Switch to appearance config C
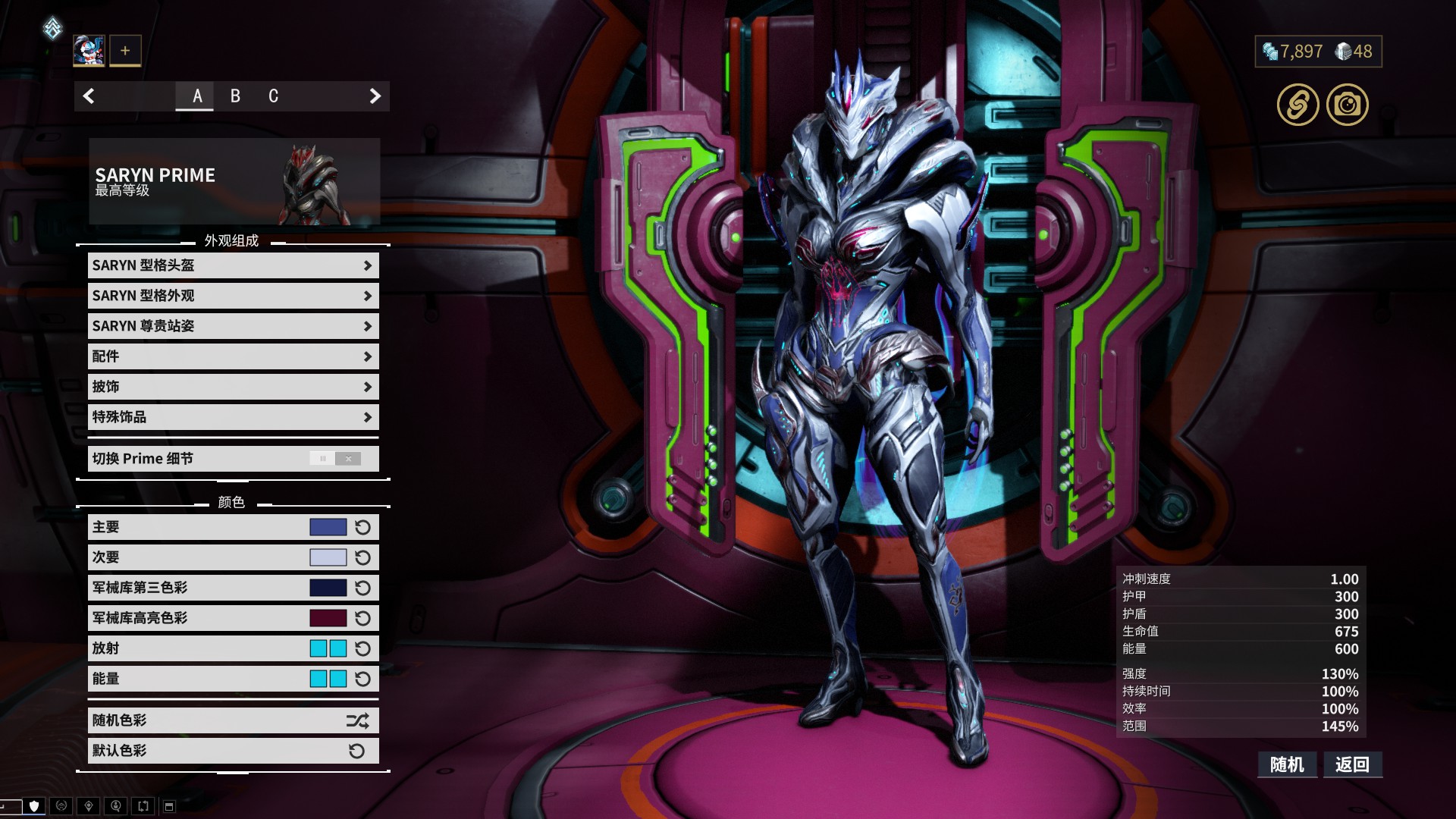The height and width of the screenshot is (819, 1456). [x=273, y=96]
